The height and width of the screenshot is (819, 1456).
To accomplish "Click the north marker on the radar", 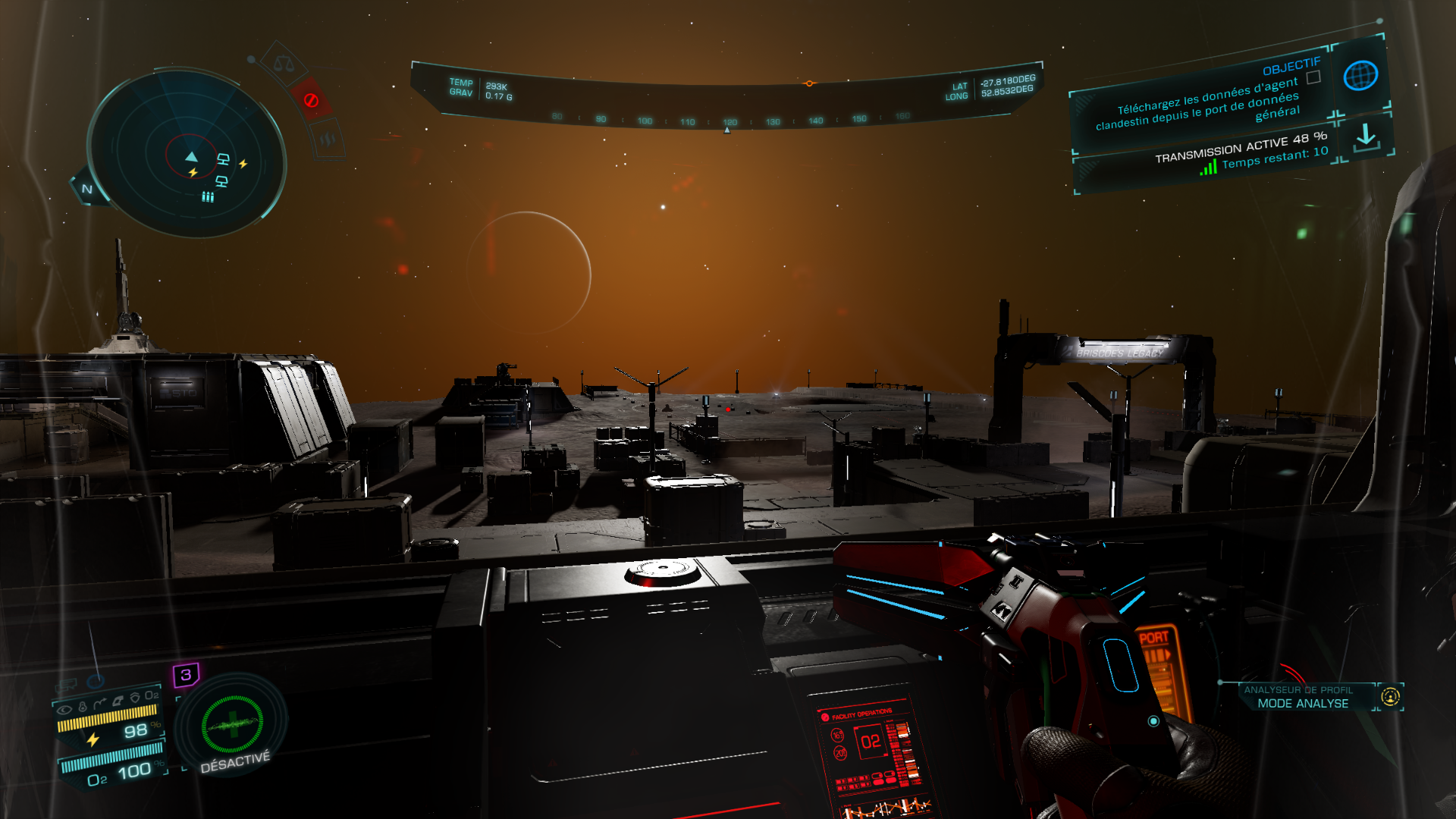I will (x=87, y=189).
